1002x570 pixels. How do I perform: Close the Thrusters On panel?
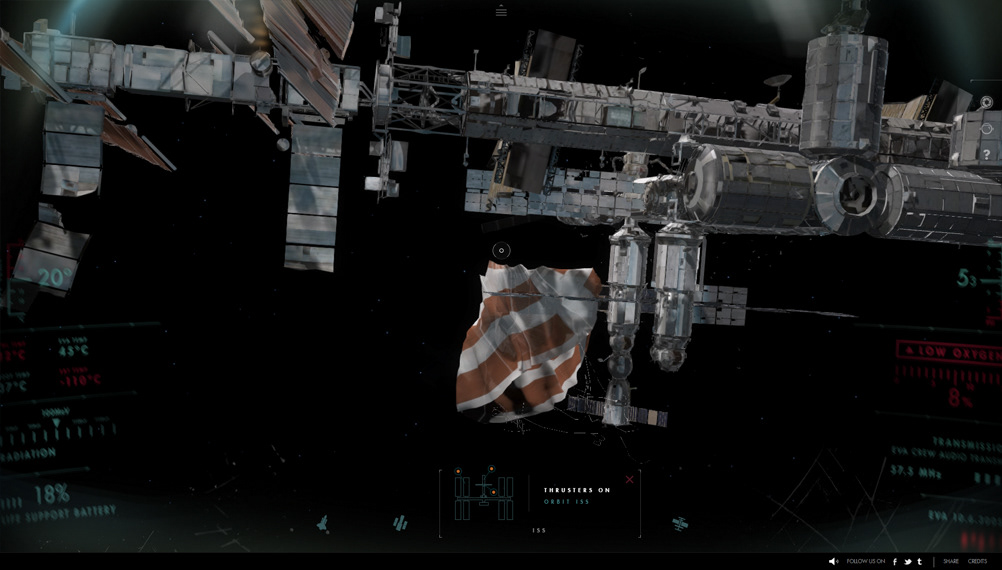pyautogui.click(x=629, y=479)
